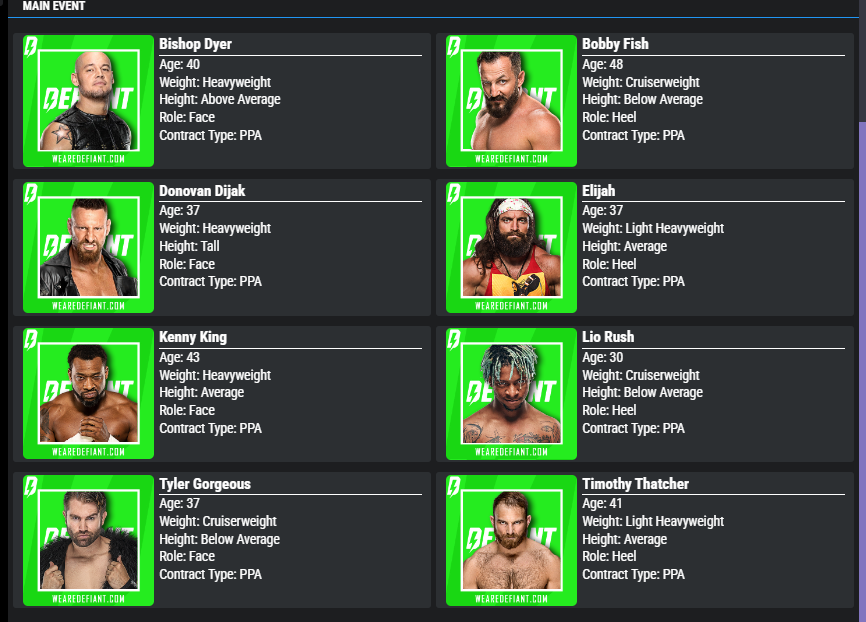Select Bobby Fish's portrait thumbnail
The image size is (866, 622).
click(x=511, y=100)
